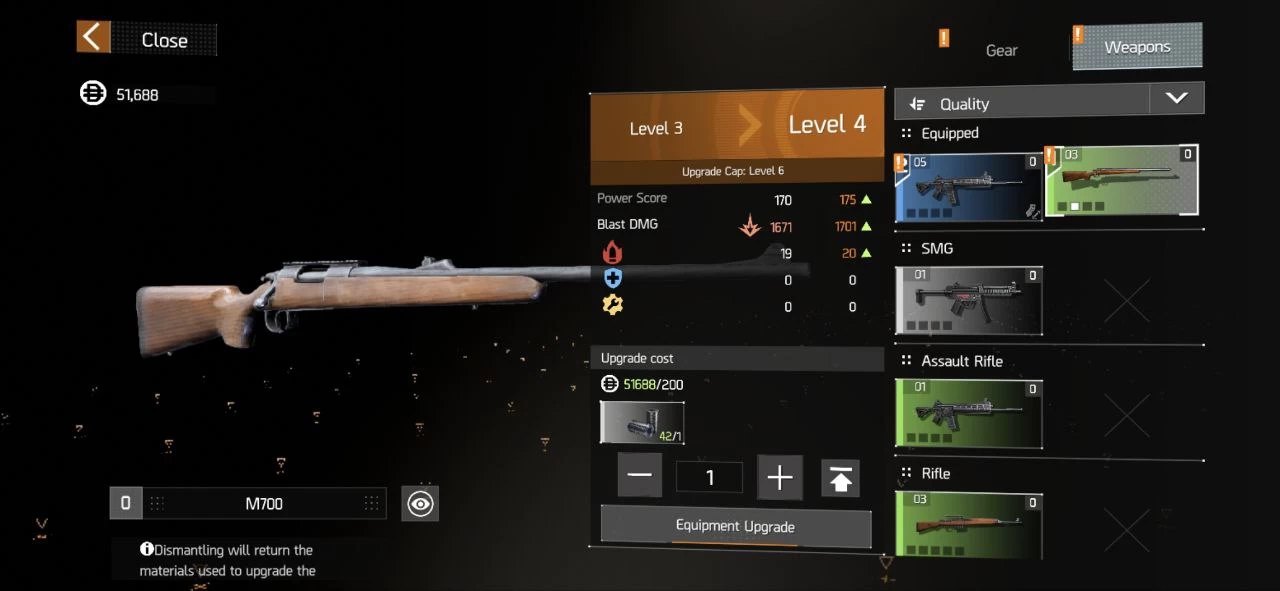The image size is (1280, 591).
Task: Select the equipped M700 rifle tile
Action: [x=1121, y=181]
